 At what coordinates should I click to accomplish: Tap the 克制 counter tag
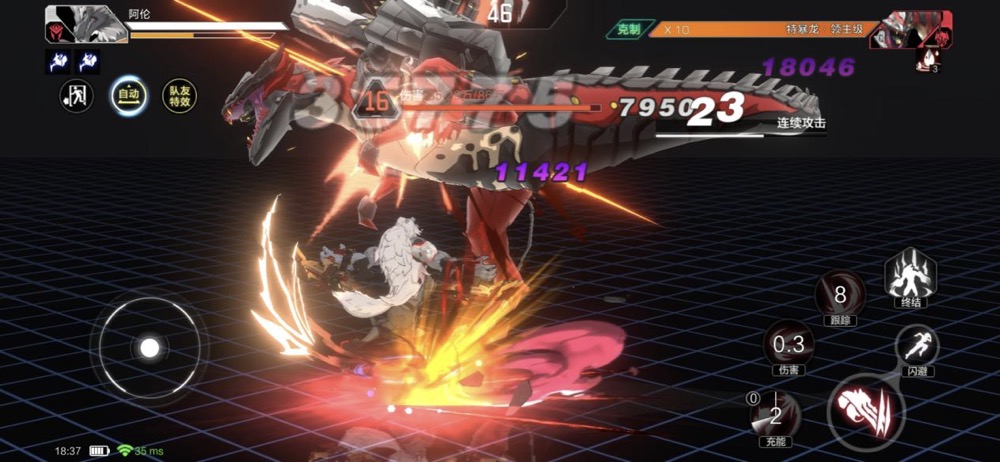pos(629,30)
